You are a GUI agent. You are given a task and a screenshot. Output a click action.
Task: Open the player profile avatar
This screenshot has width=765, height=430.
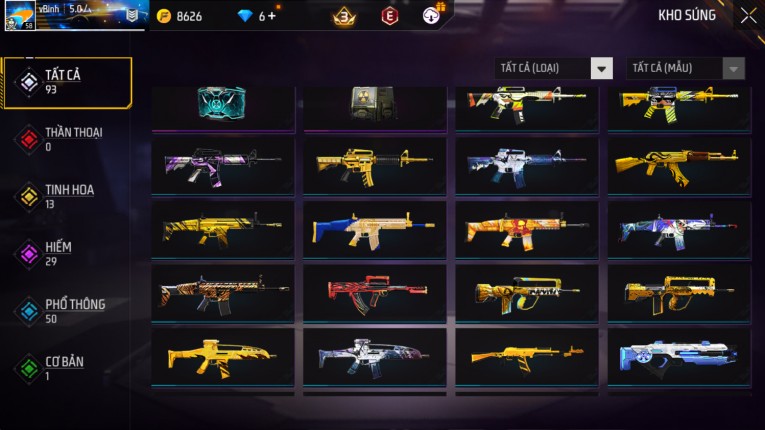[x=18, y=16]
